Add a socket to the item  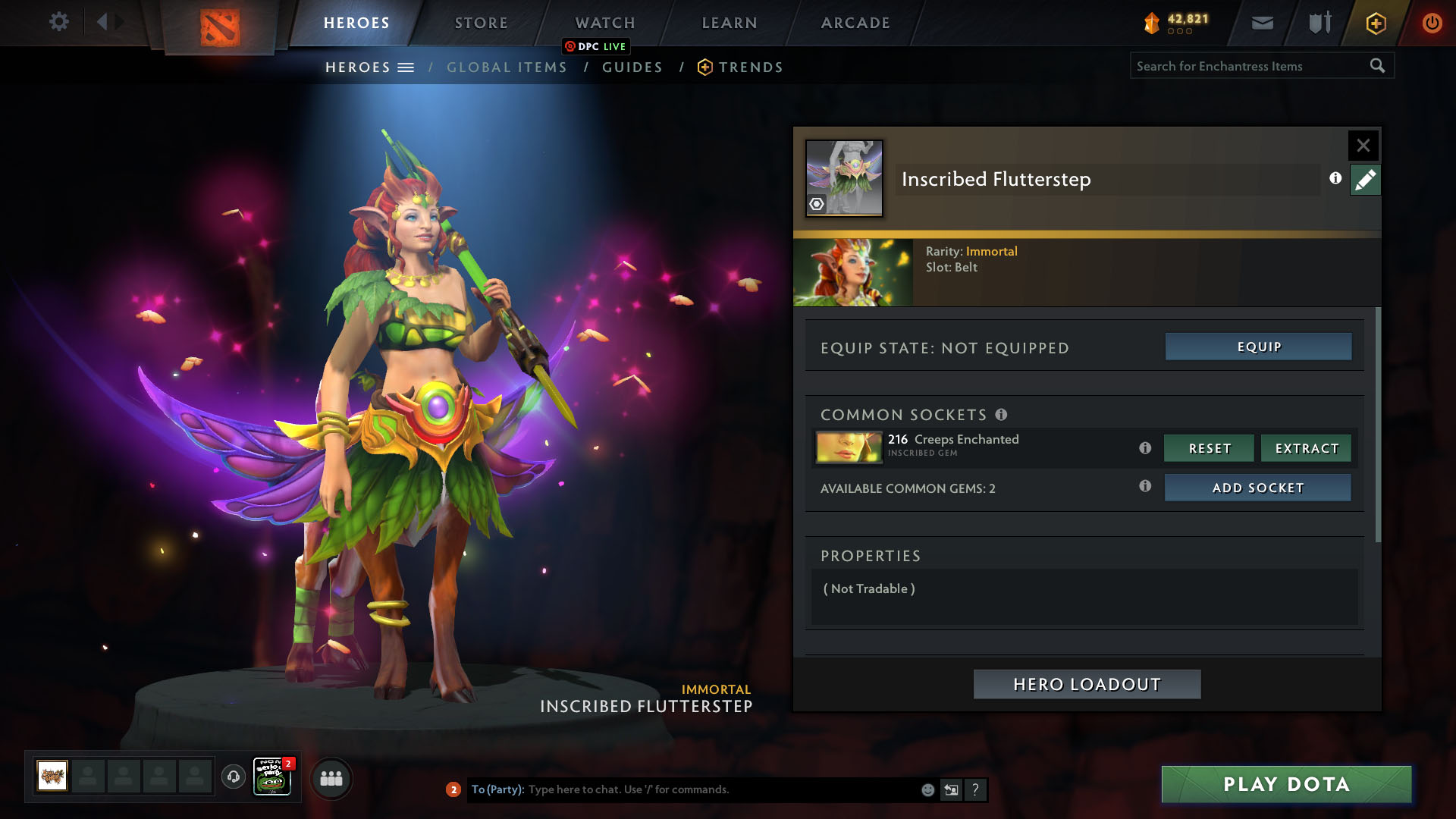point(1257,488)
